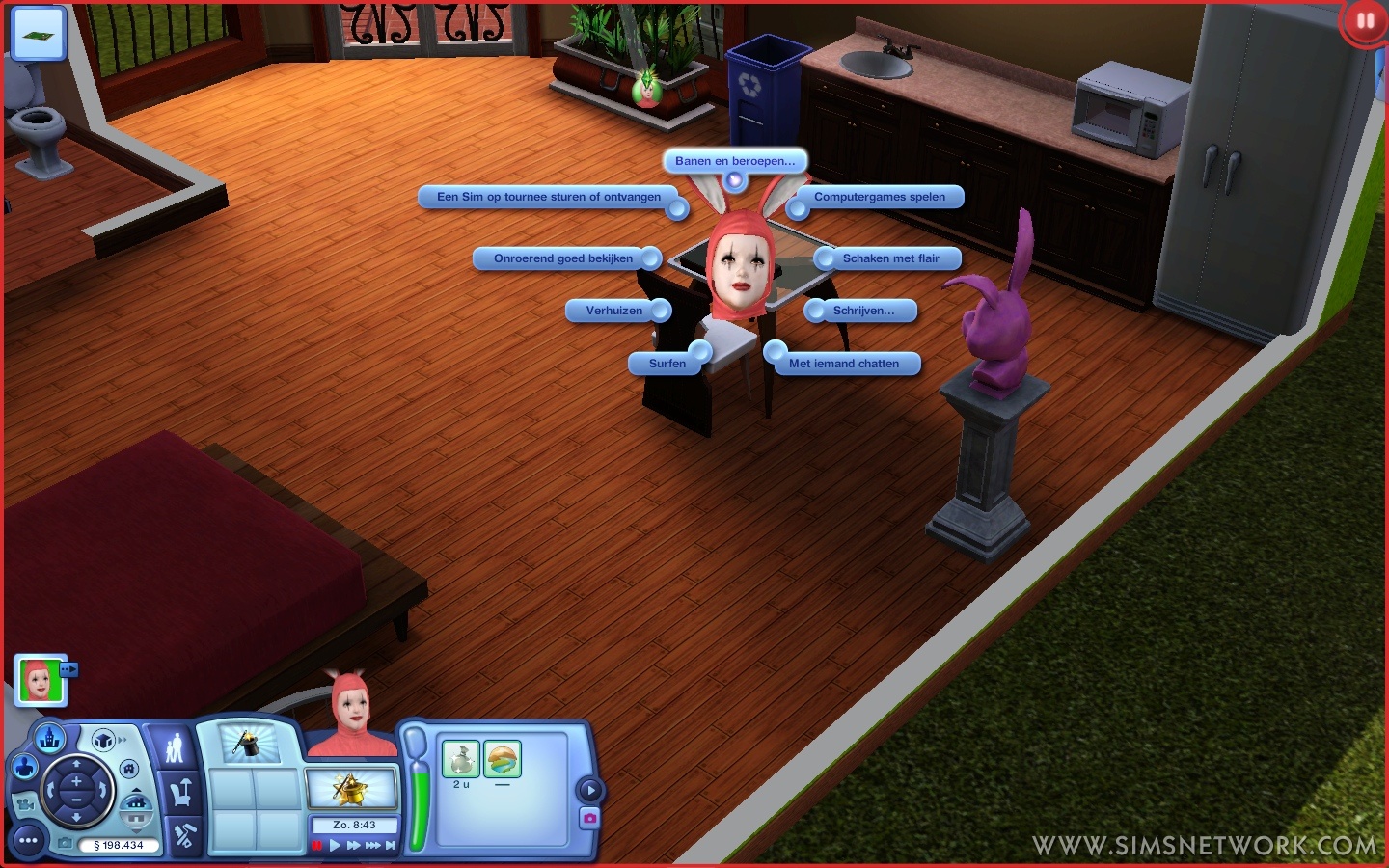
Task: Set game speed to triple fast-forward
Action: point(372,846)
